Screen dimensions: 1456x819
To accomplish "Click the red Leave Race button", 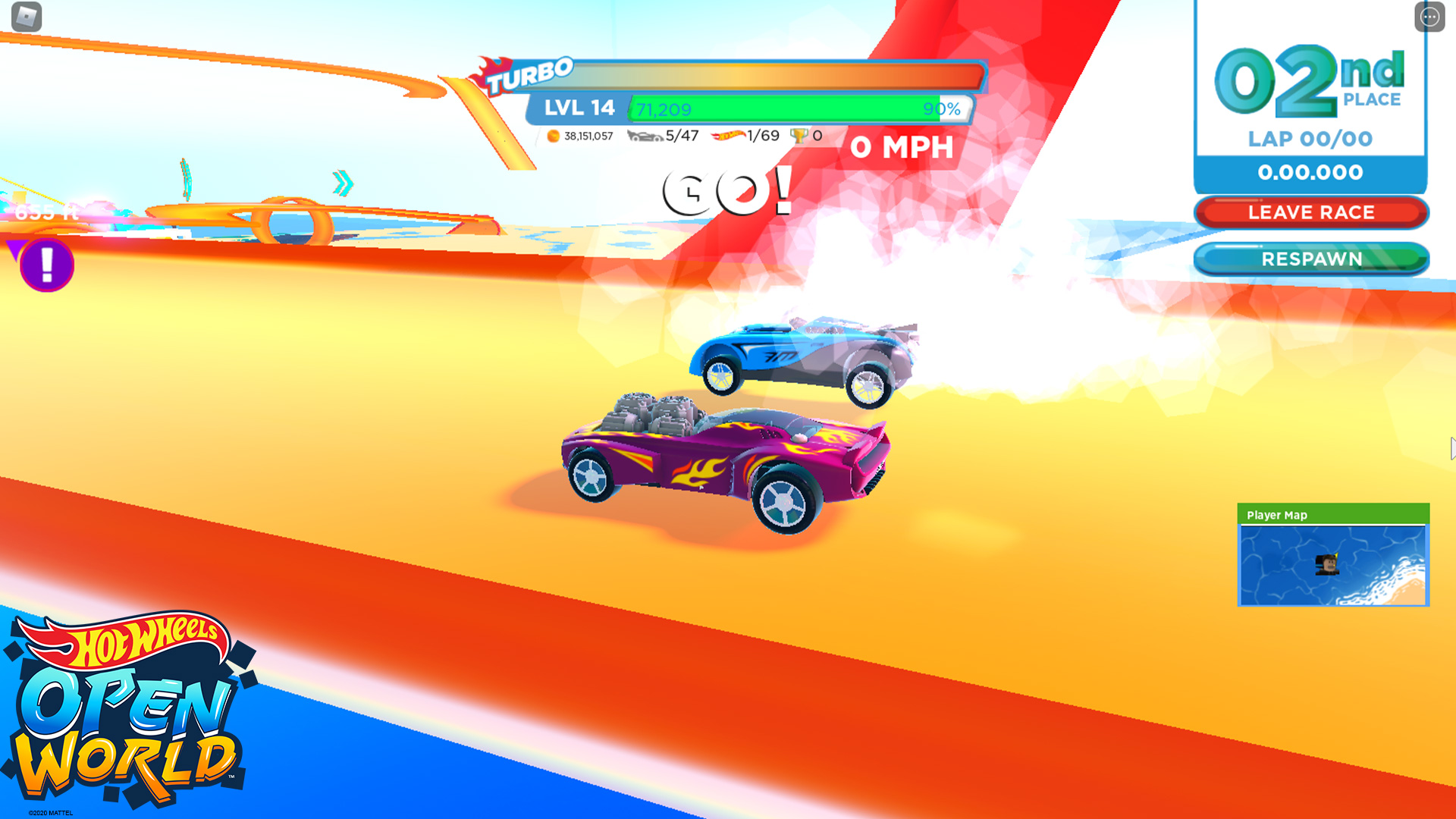I will 1311,212.
